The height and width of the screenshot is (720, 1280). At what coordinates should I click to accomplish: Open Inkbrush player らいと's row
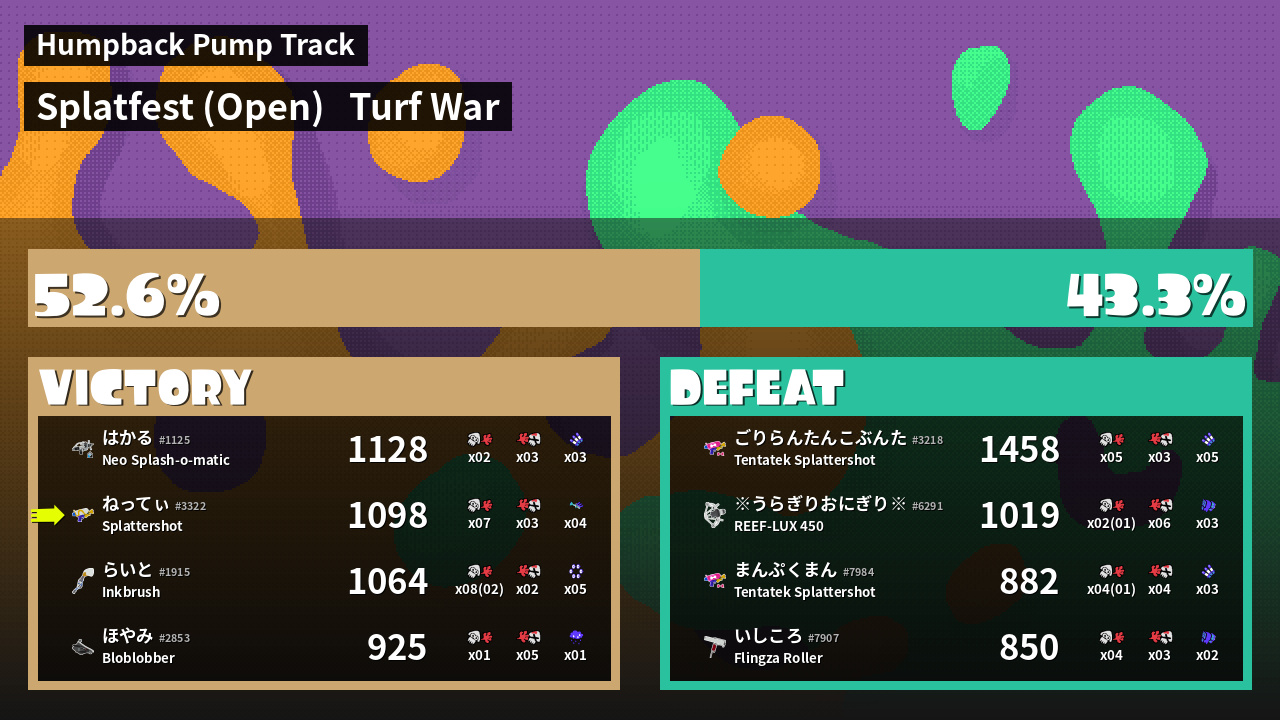[324, 581]
